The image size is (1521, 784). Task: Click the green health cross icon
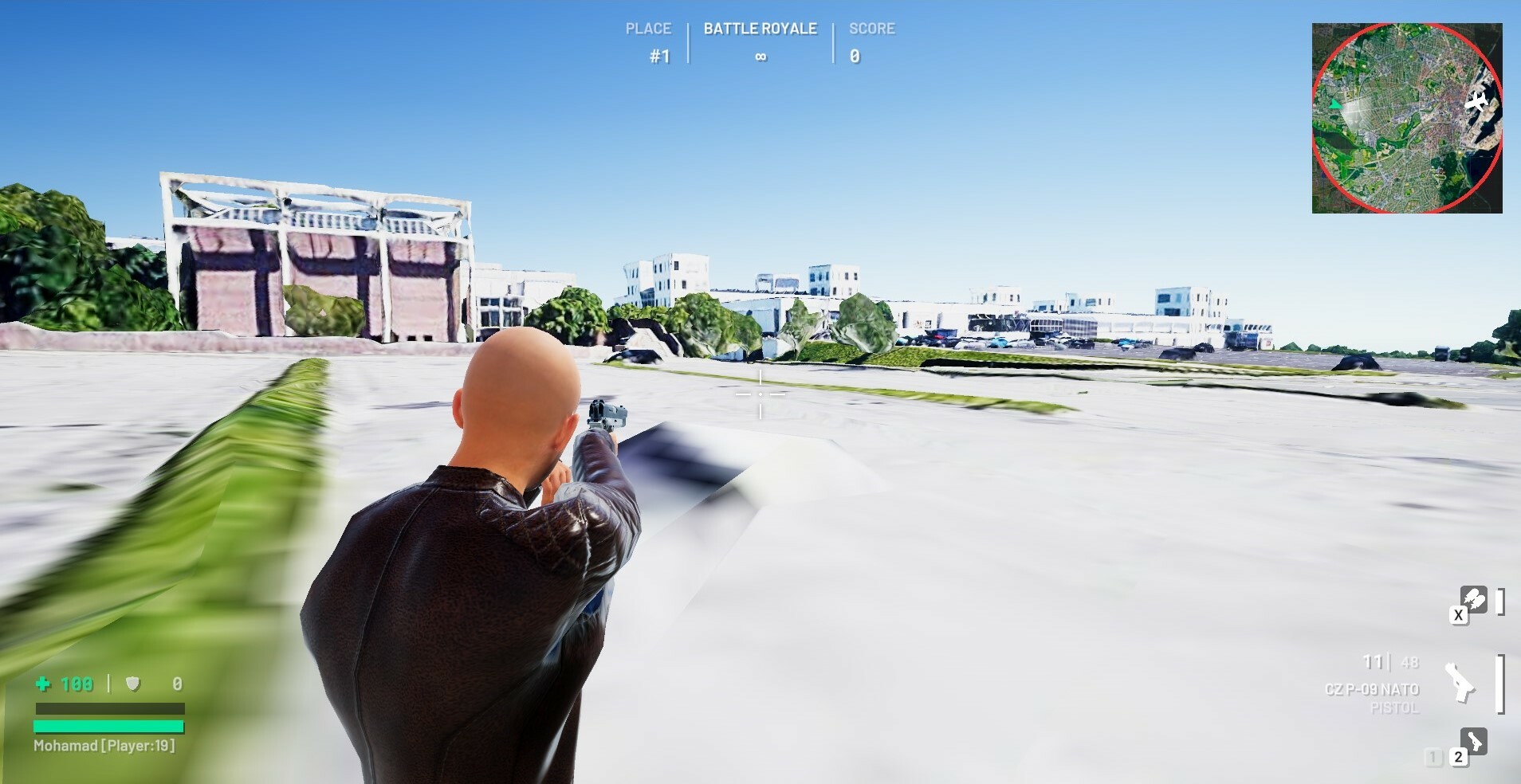tap(45, 684)
